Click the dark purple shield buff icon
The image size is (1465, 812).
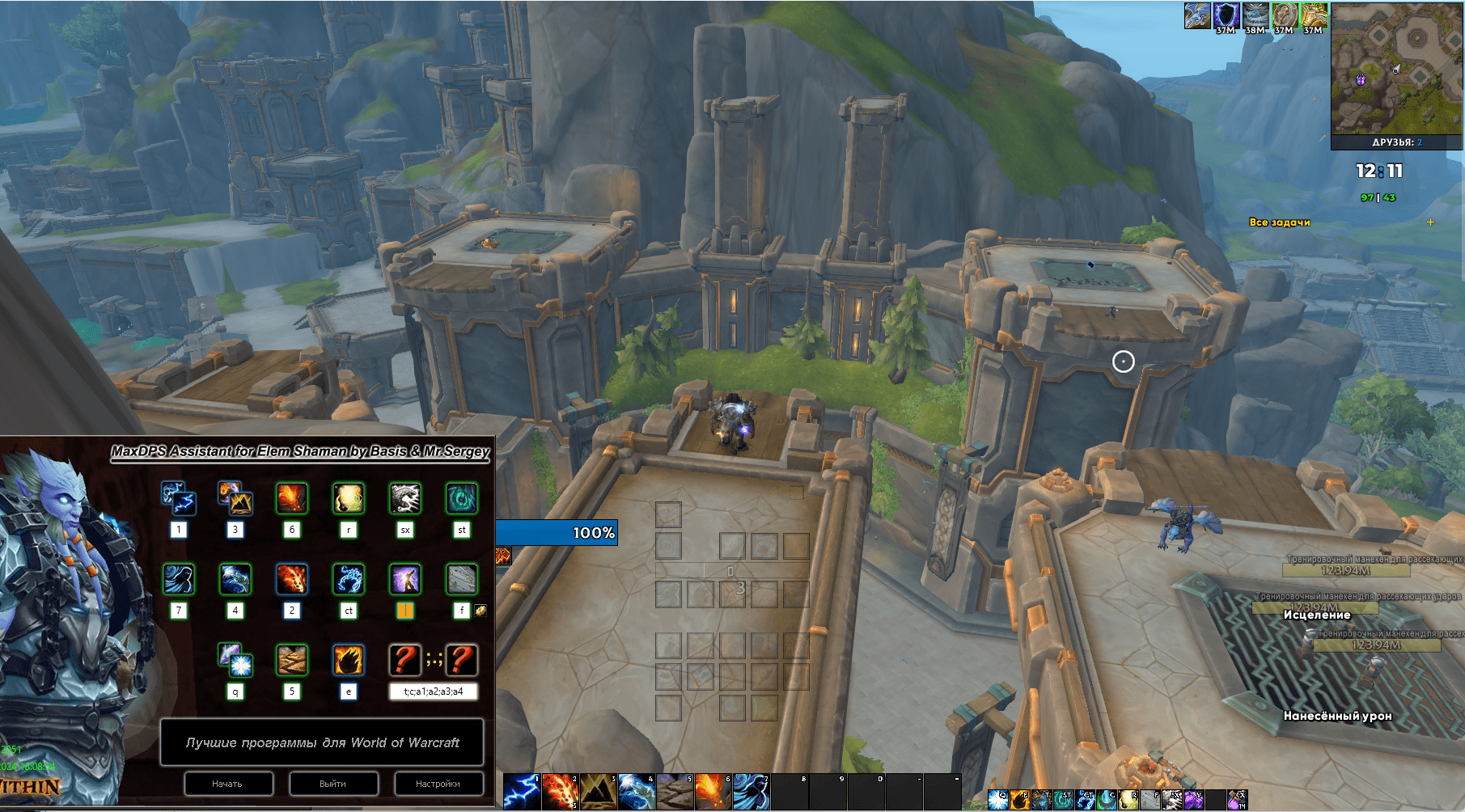click(1226, 16)
